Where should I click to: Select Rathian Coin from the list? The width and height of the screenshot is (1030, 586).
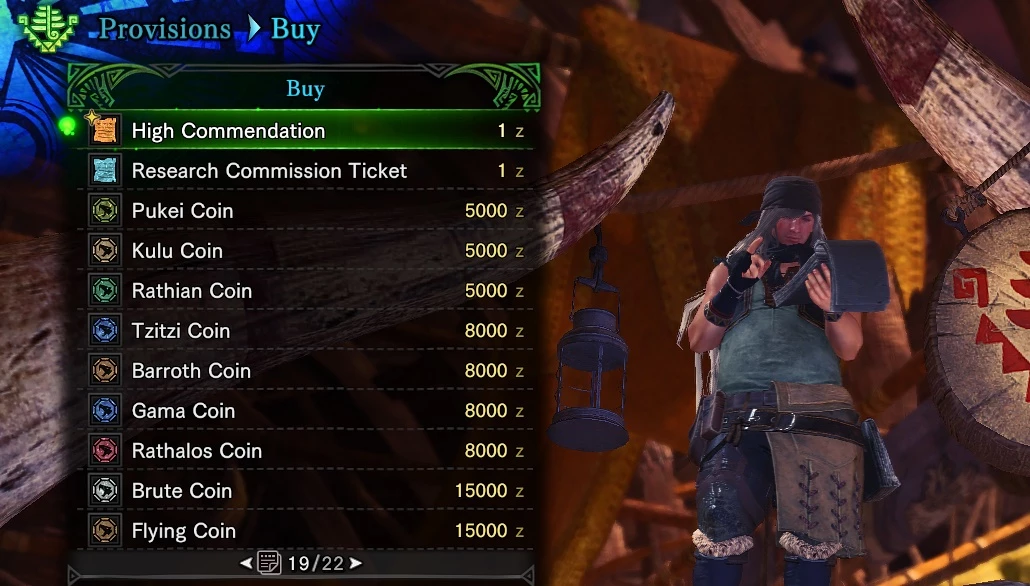point(191,291)
